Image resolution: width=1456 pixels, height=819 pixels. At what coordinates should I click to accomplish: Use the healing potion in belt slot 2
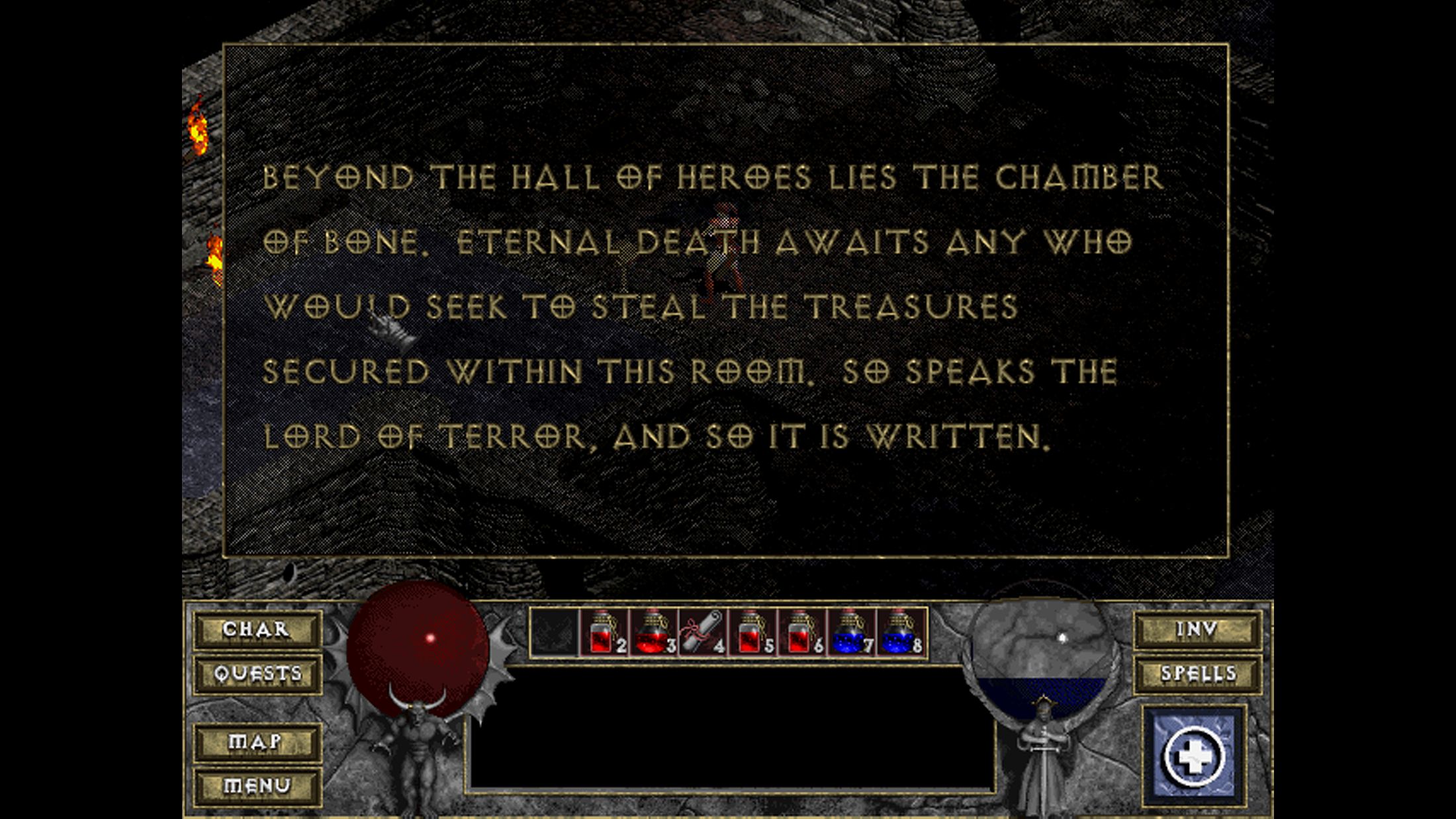[604, 633]
